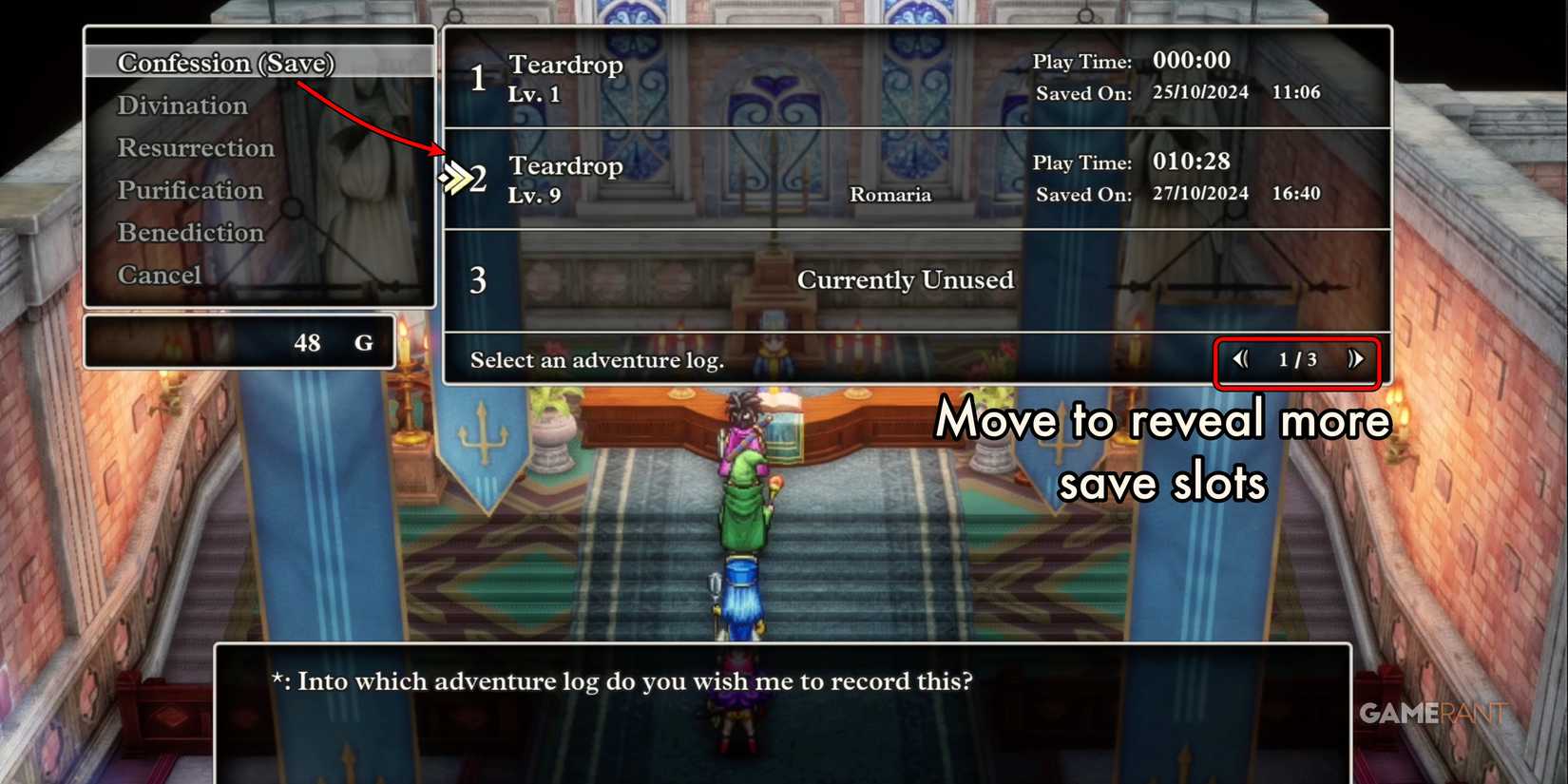Click the left arrow to show previous save page
The height and width of the screenshot is (784, 1568).
click(1239, 359)
